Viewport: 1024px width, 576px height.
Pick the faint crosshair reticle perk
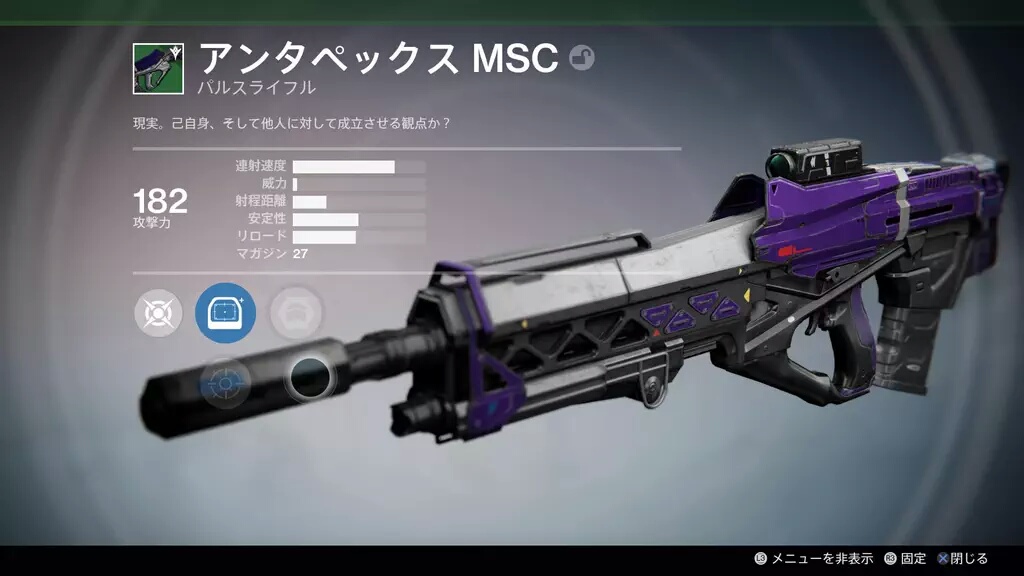click(225, 381)
